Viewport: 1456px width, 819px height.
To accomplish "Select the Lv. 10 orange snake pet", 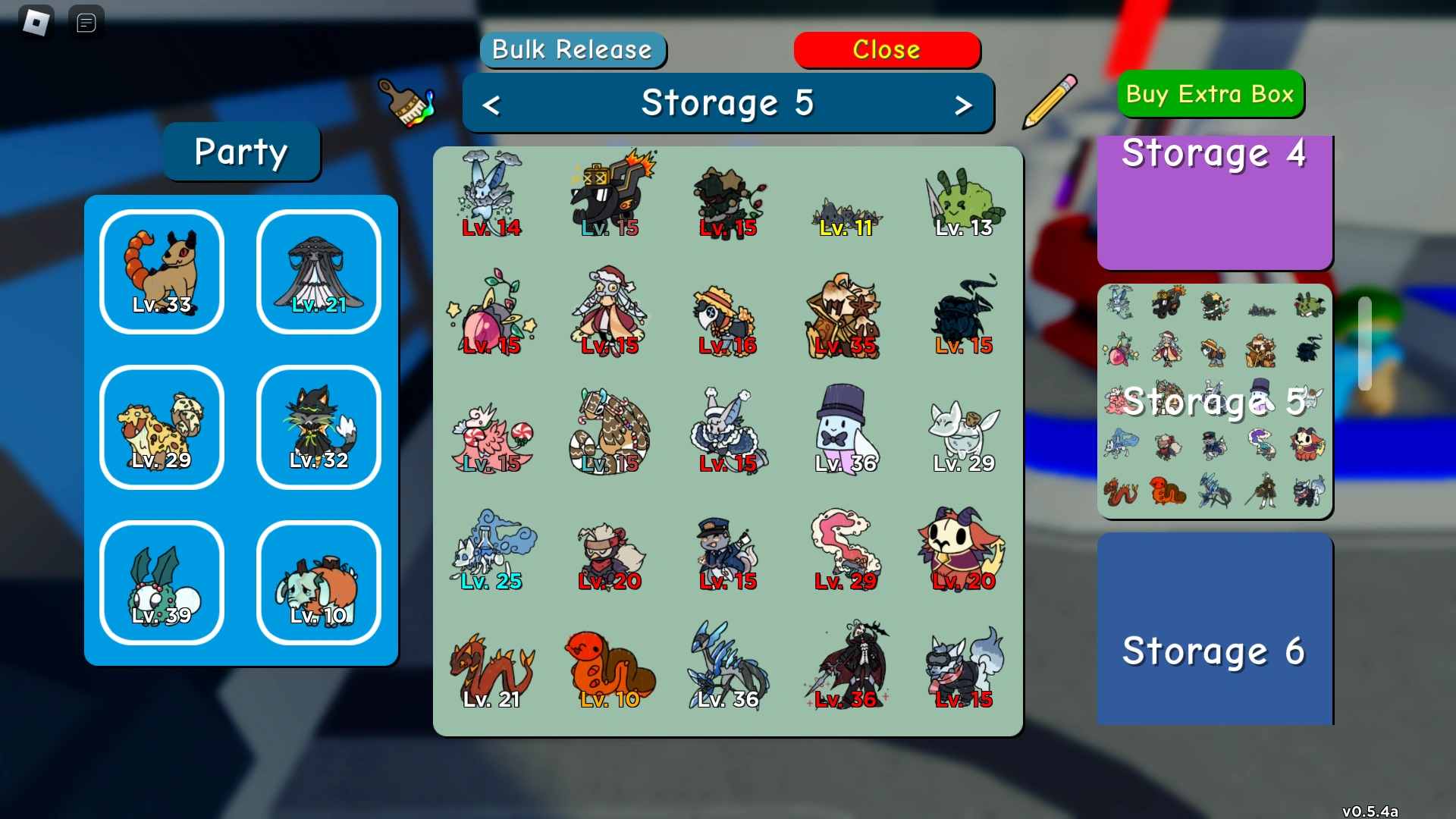I will 610,667.
